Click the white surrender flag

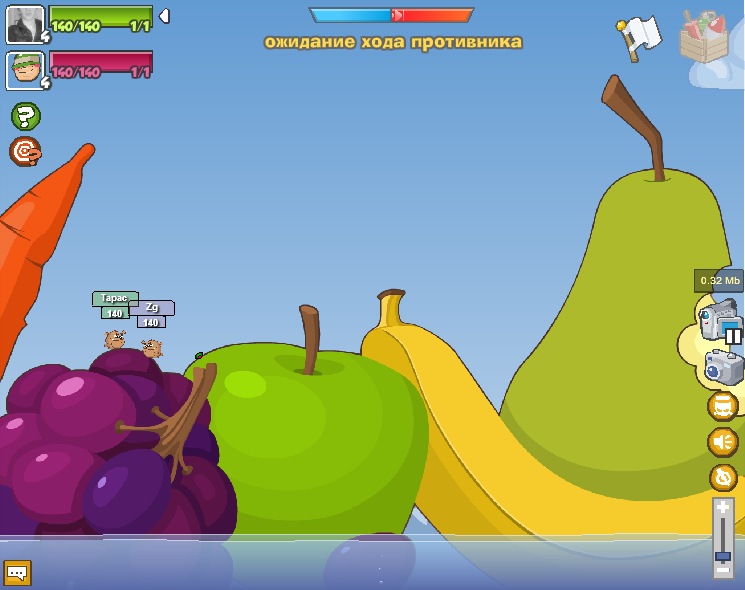639,37
